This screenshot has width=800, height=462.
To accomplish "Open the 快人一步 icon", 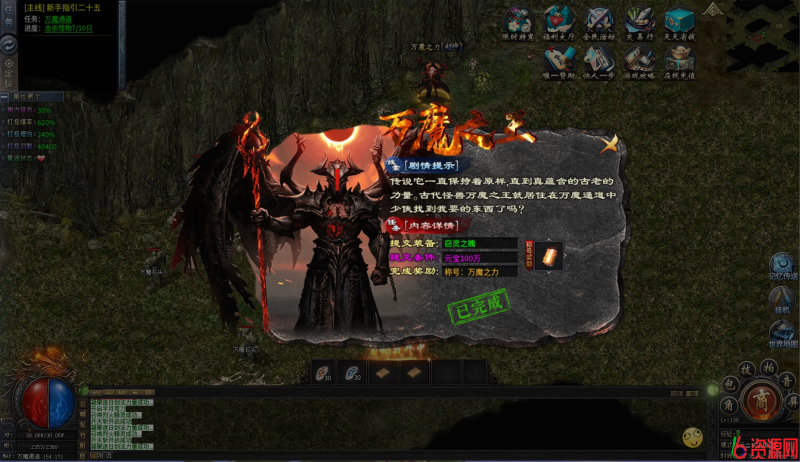I will (599, 60).
